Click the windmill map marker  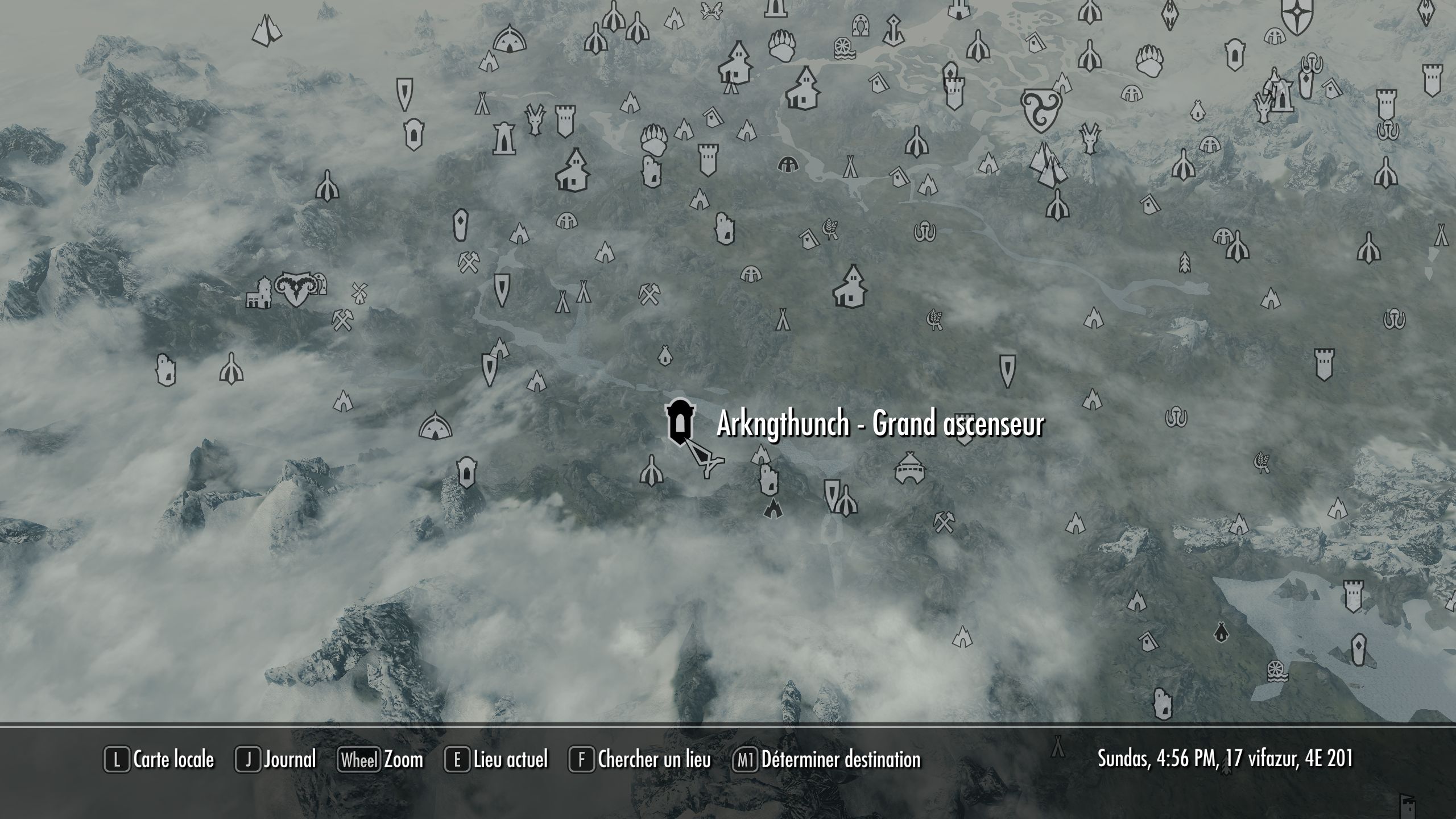[x=359, y=291]
